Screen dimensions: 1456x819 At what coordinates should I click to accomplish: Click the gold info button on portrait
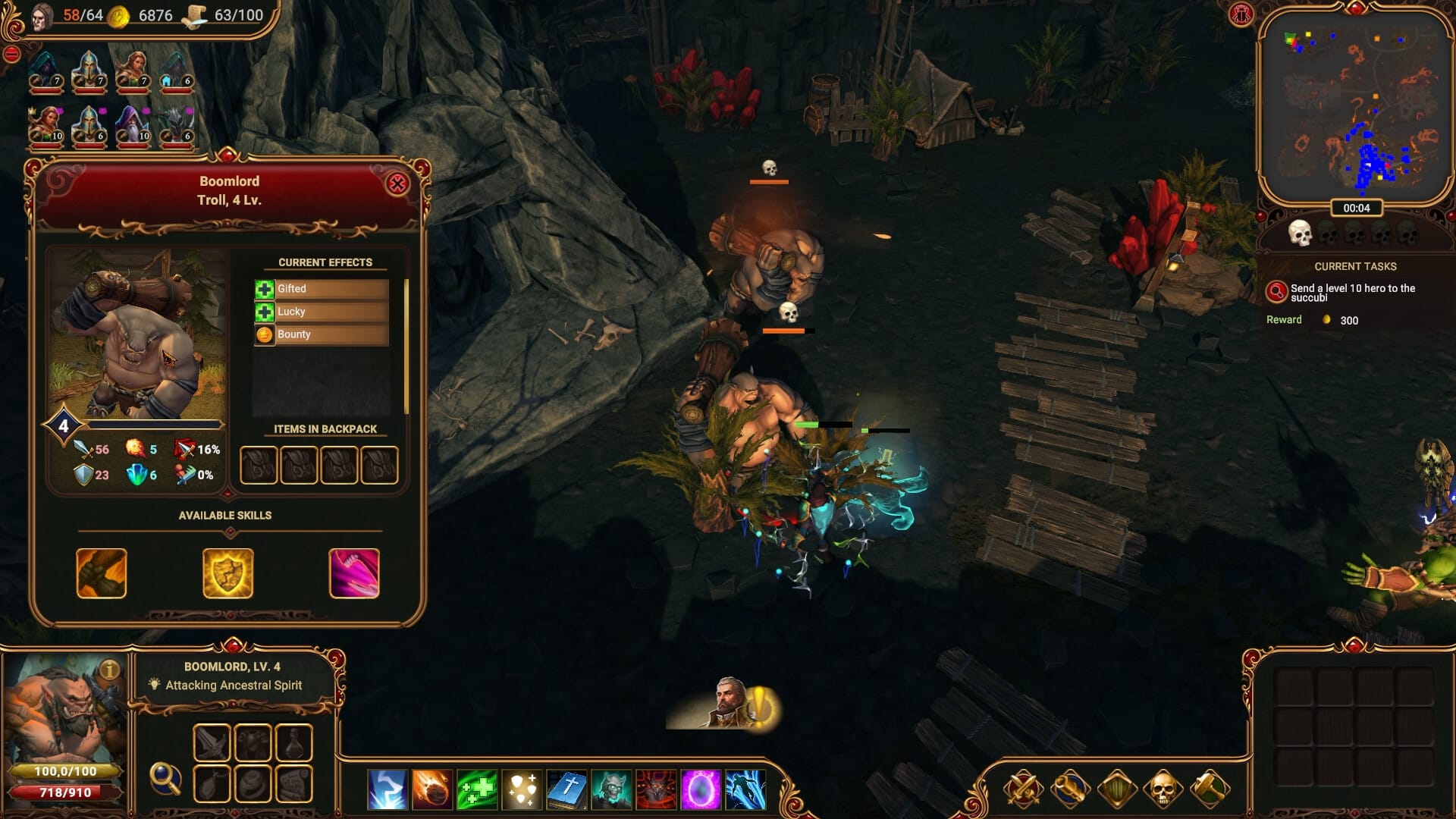coord(110,670)
